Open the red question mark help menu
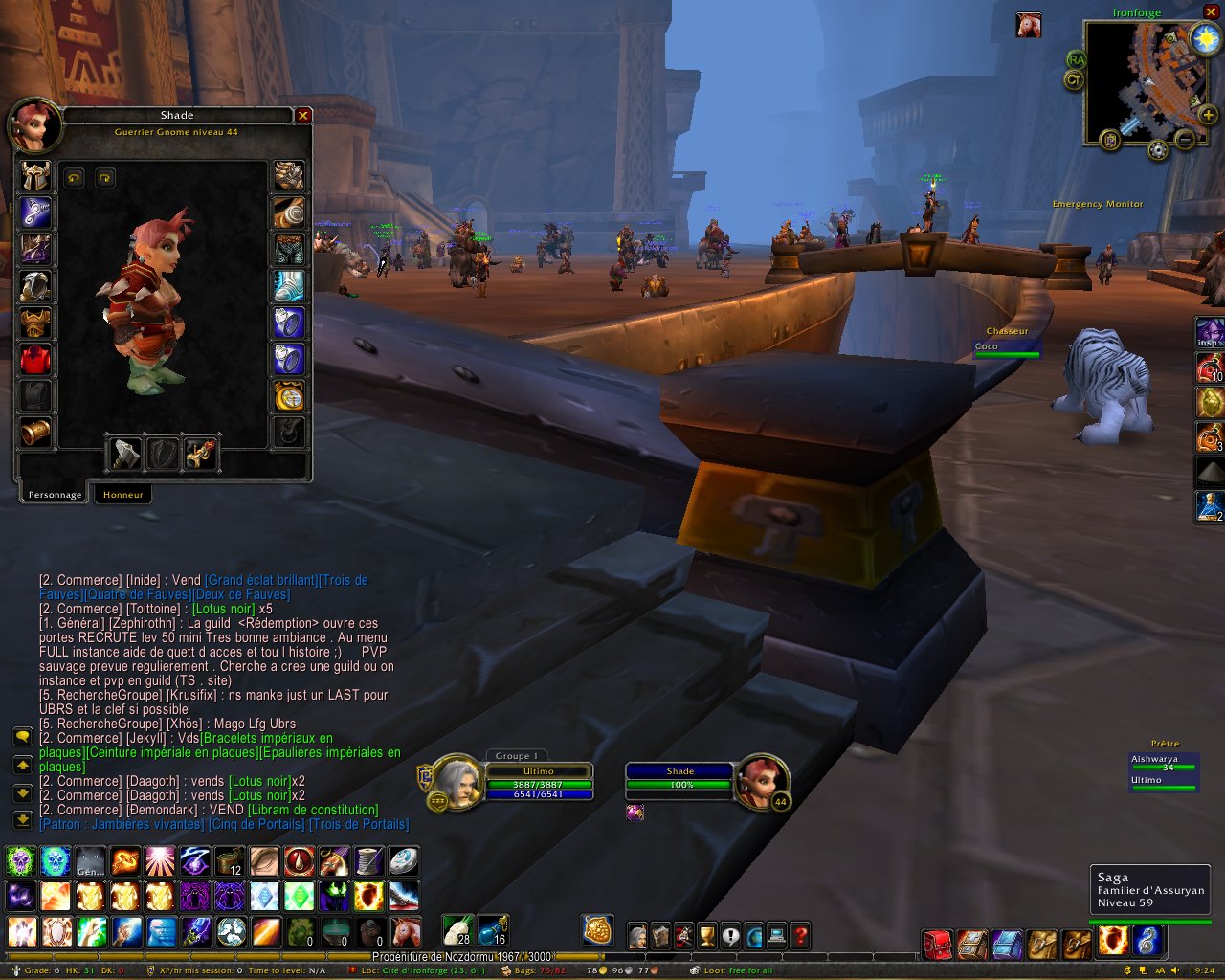 coord(801,935)
